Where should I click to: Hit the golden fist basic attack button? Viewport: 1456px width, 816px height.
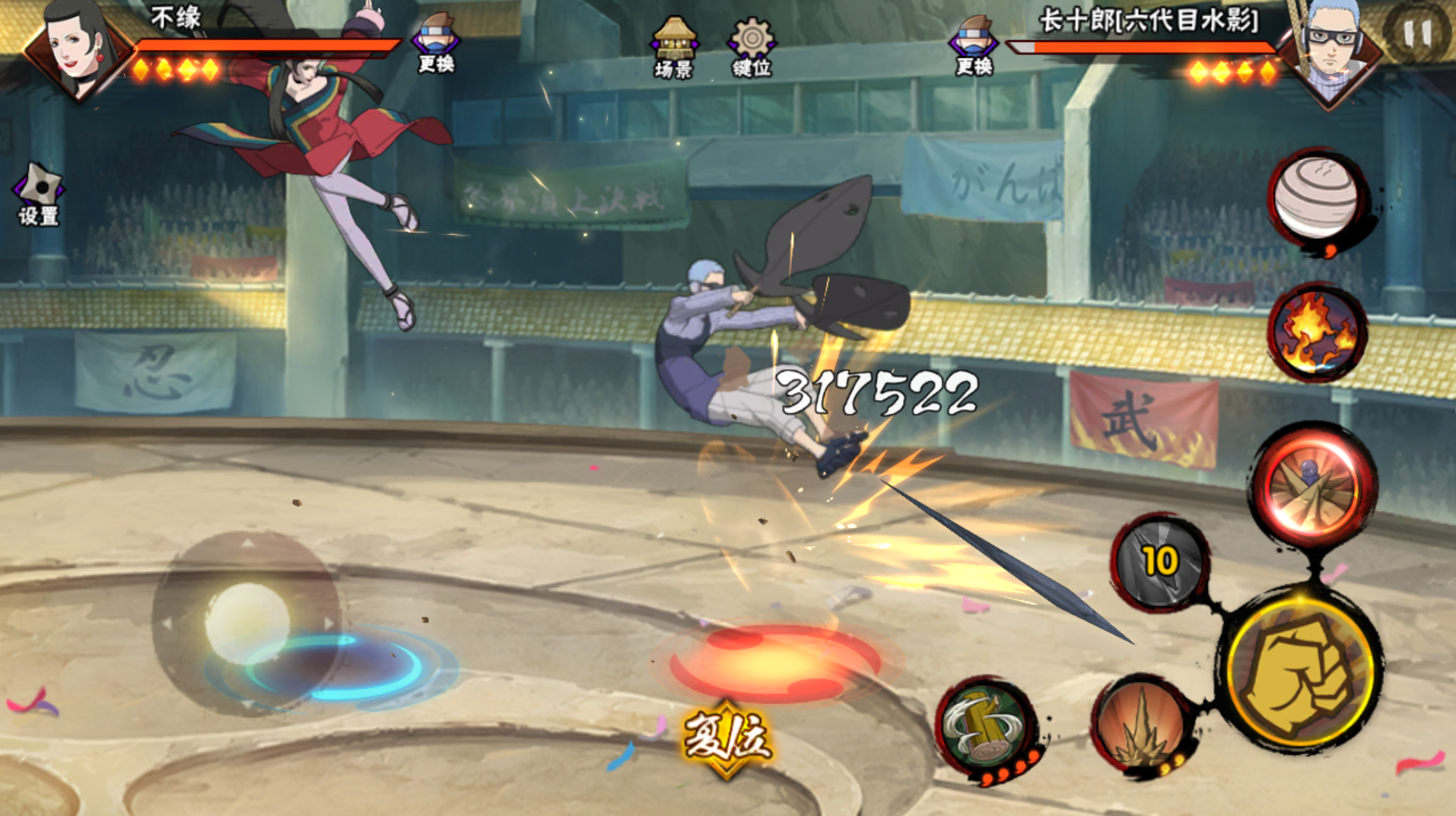point(1302,669)
